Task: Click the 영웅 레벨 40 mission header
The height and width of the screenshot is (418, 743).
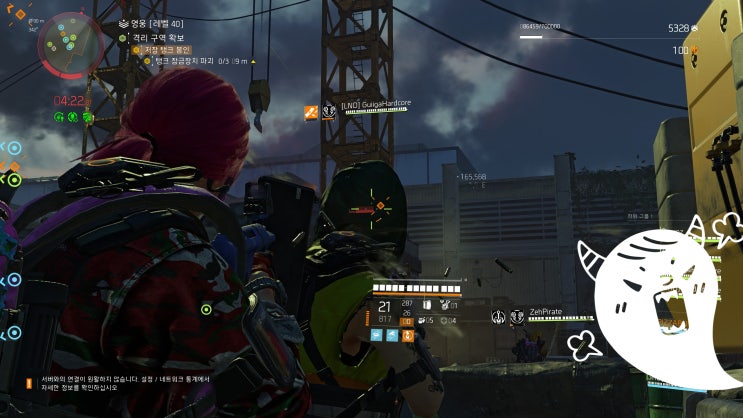Action: (x=158, y=23)
